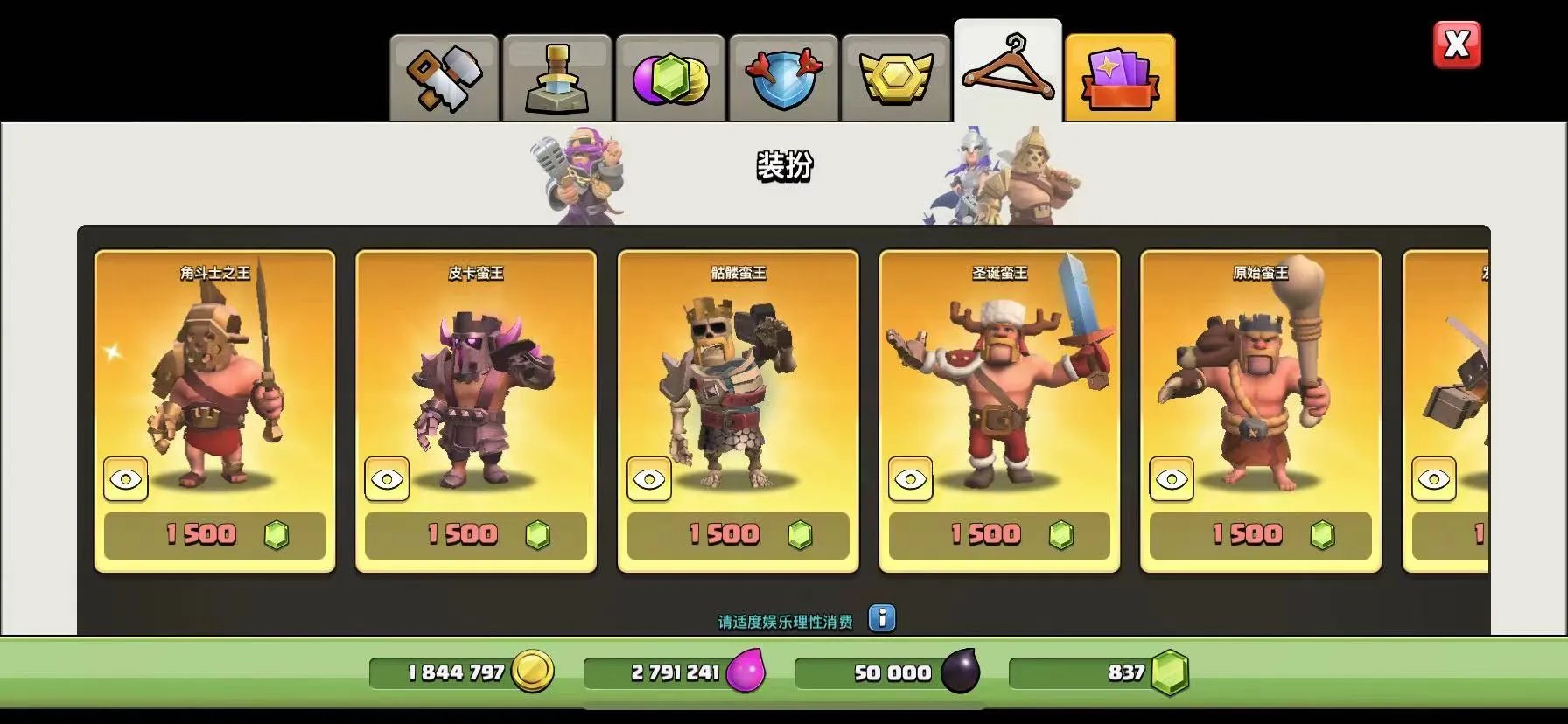Buy the primal king skin for 1500 gems
Screen dimensions: 1568x724
click(1260, 534)
